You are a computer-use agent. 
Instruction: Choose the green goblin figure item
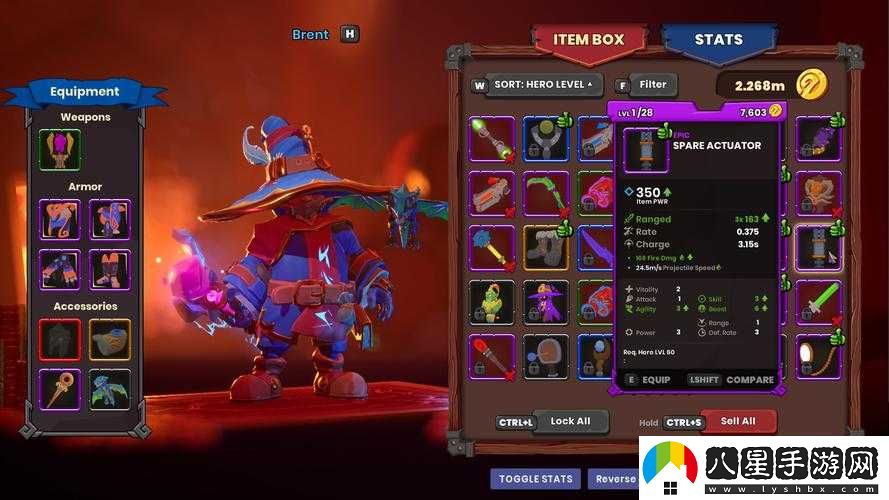tap(491, 301)
